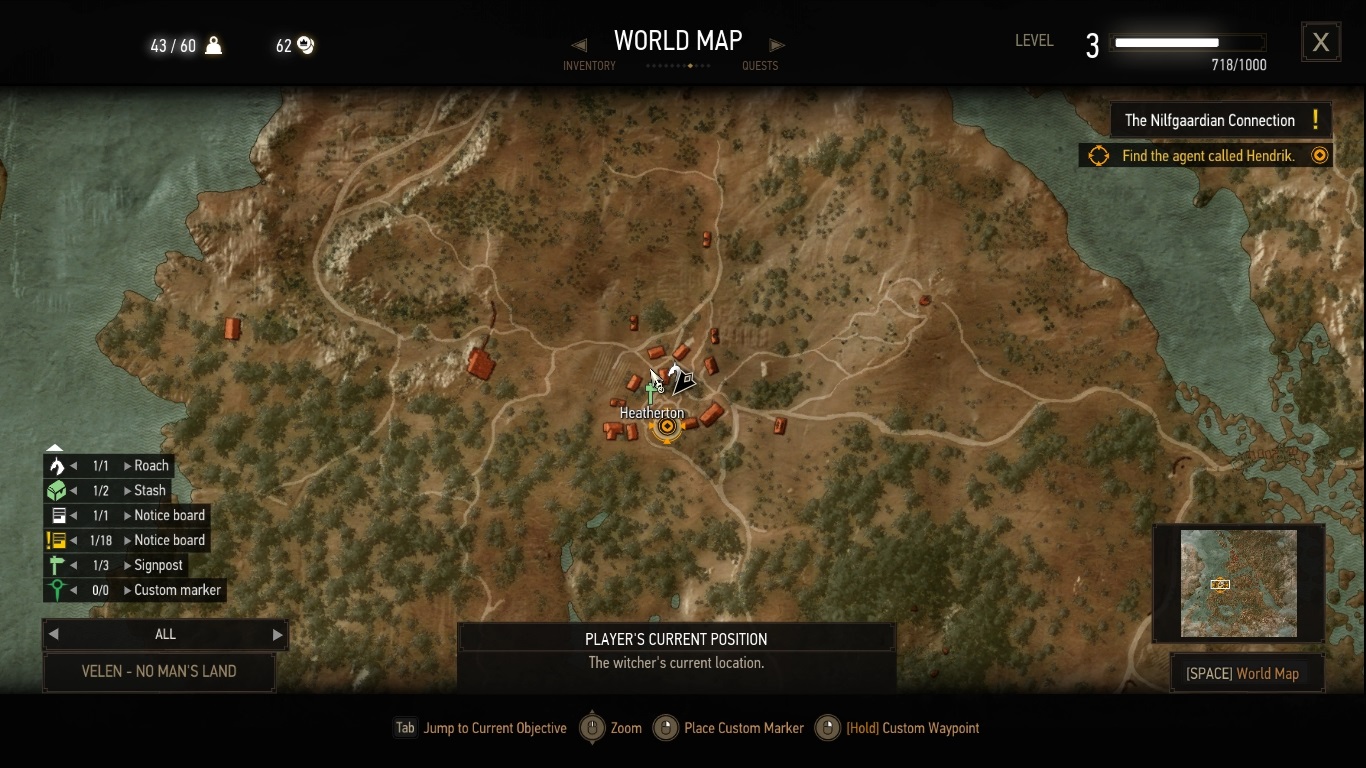Close the world map with the X button
The image size is (1366, 768).
pyautogui.click(x=1320, y=42)
